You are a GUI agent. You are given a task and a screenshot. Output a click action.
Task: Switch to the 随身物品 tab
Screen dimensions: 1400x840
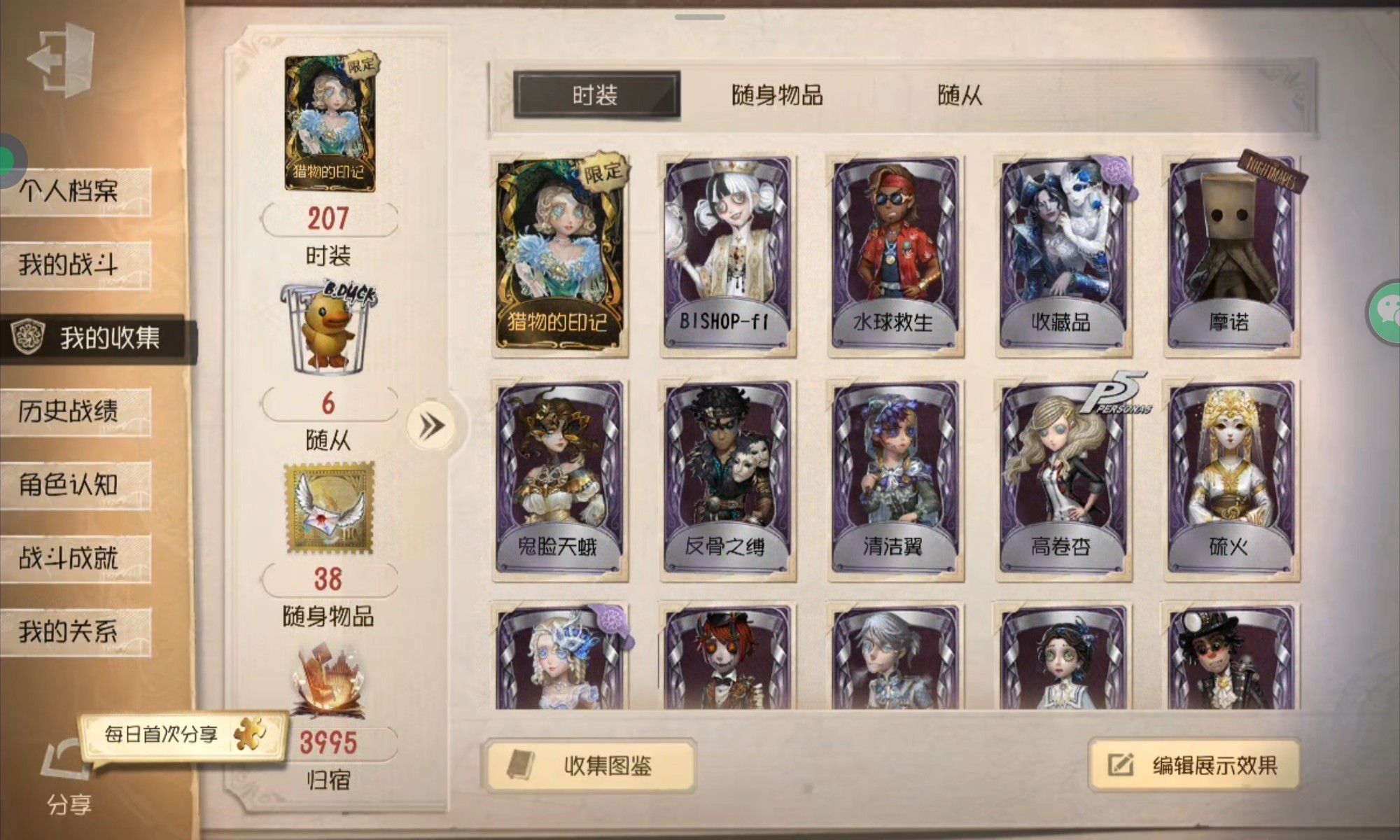click(x=777, y=95)
